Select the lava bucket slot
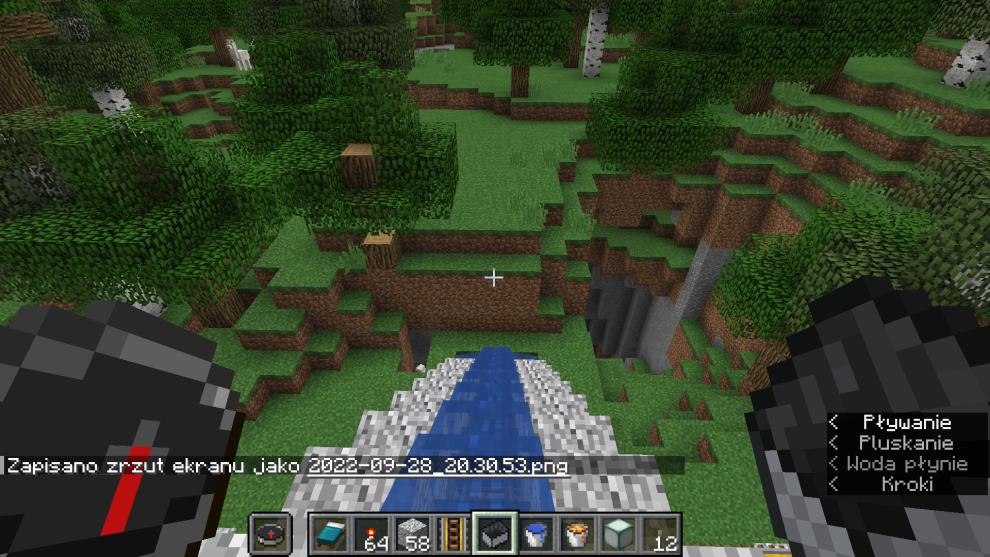990x557 pixels. [576, 532]
